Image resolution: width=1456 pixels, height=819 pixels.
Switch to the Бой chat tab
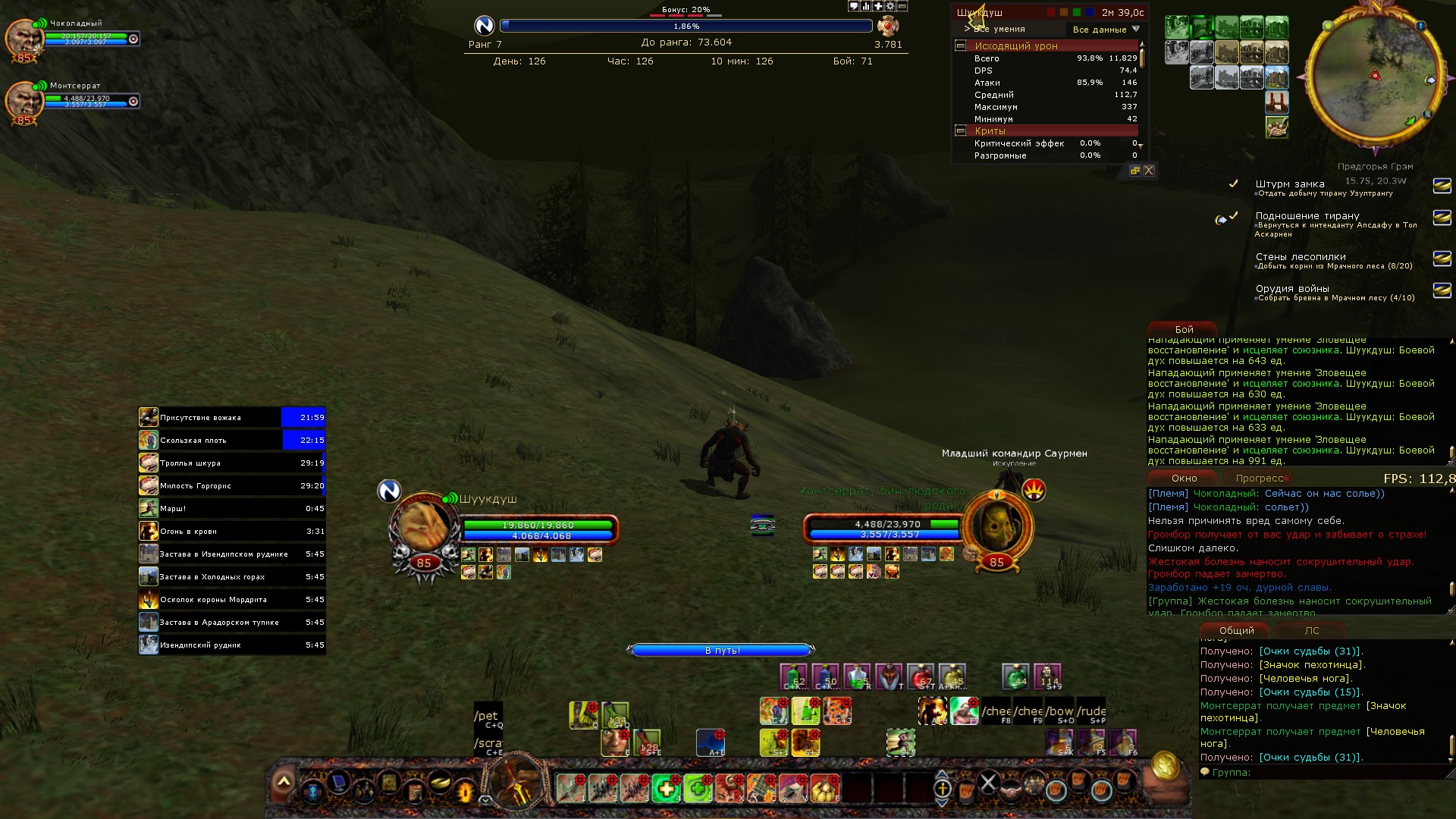point(1184,330)
